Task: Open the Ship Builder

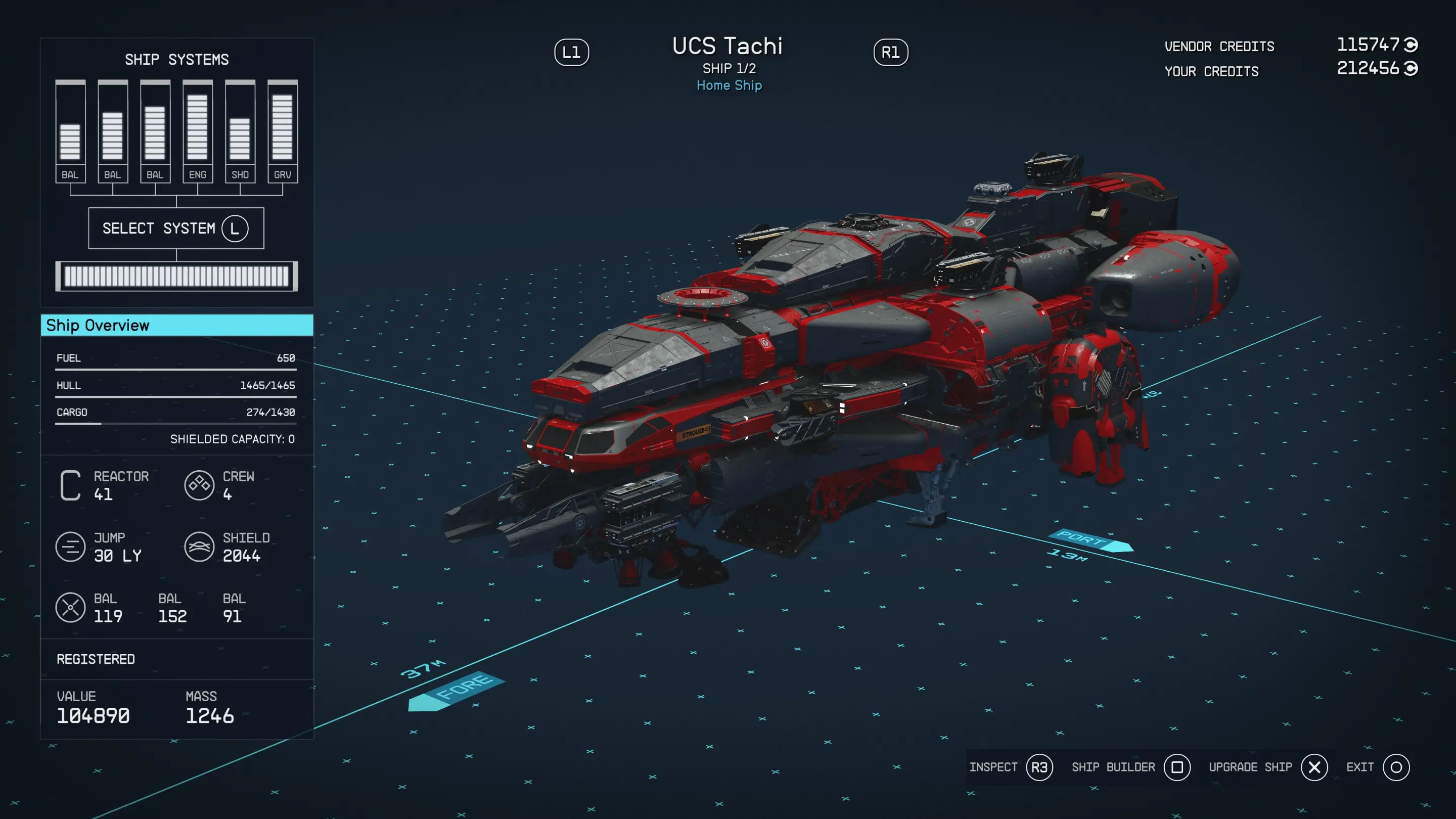Action: click(1113, 767)
